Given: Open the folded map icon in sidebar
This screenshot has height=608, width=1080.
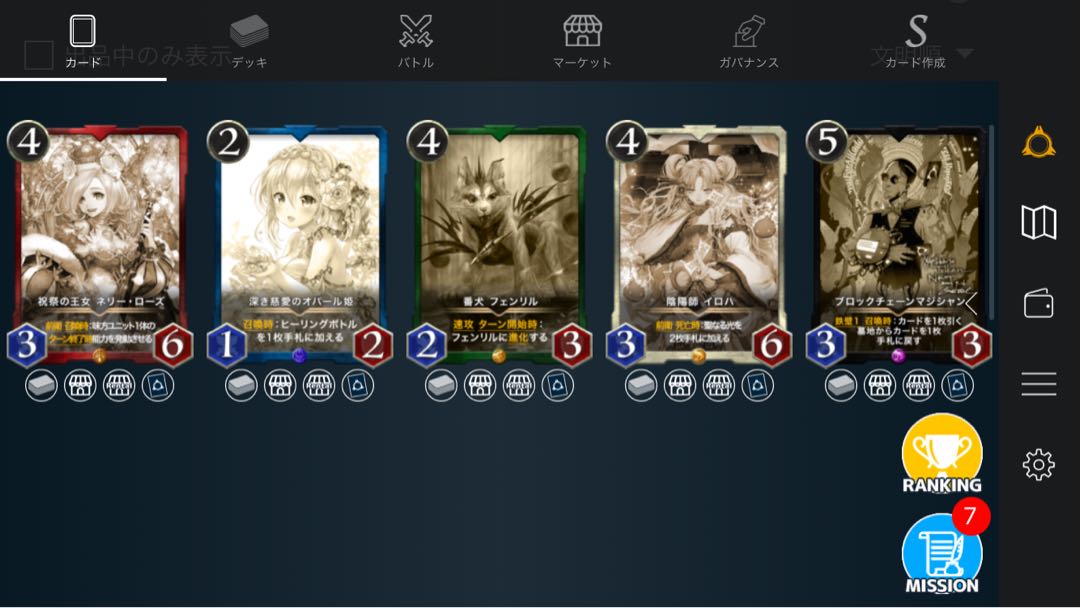Looking at the screenshot, I should tap(1039, 223).
